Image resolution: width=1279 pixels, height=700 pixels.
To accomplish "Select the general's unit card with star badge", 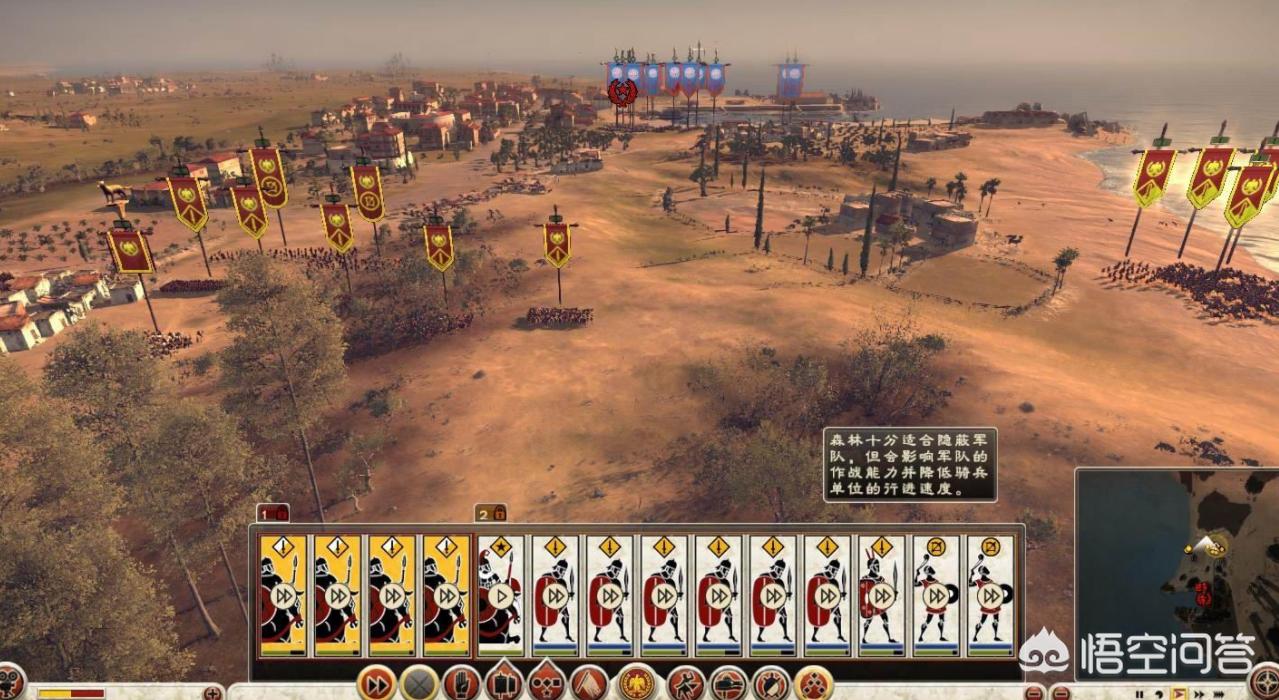I will point(501,594).
